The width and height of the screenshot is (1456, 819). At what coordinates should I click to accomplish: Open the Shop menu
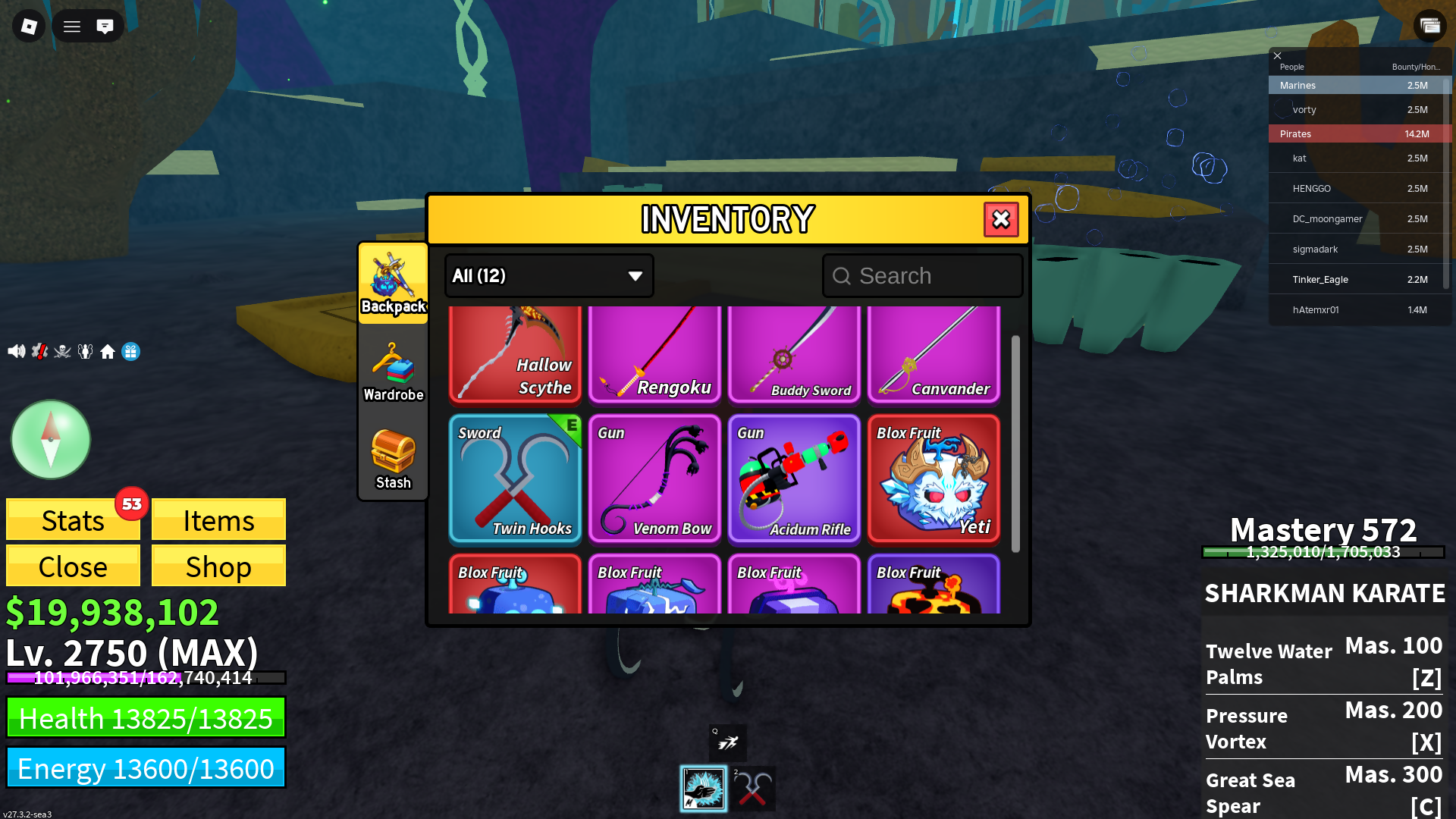[218, 566]
